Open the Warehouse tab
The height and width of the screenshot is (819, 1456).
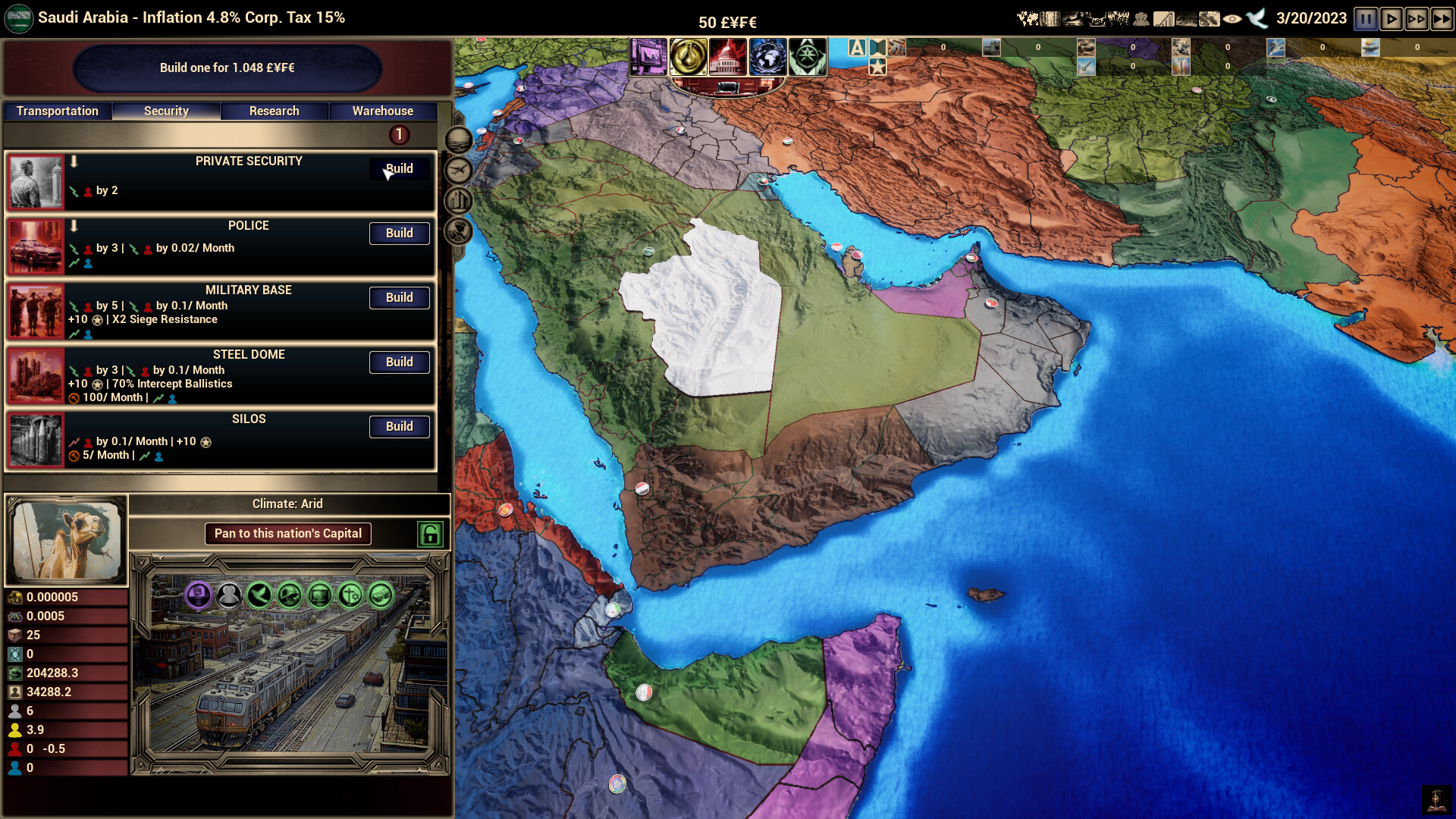click(x=382, y=111)
